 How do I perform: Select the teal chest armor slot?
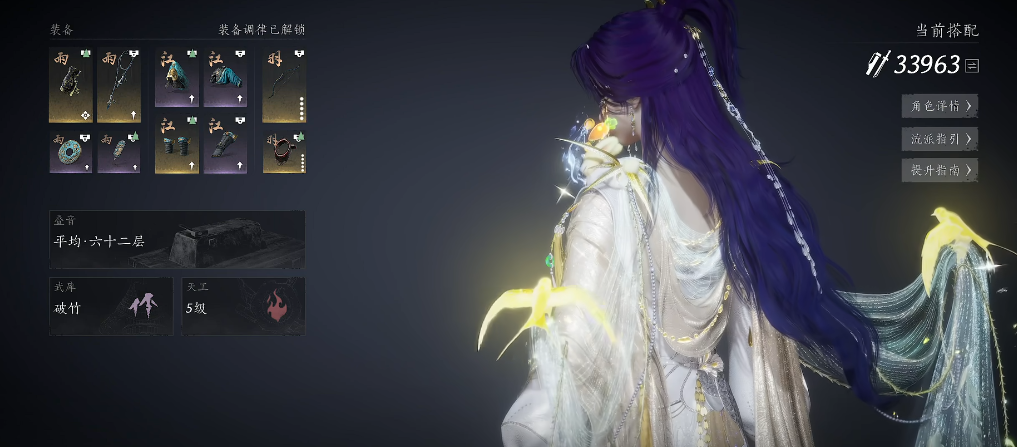pos(225,85)
